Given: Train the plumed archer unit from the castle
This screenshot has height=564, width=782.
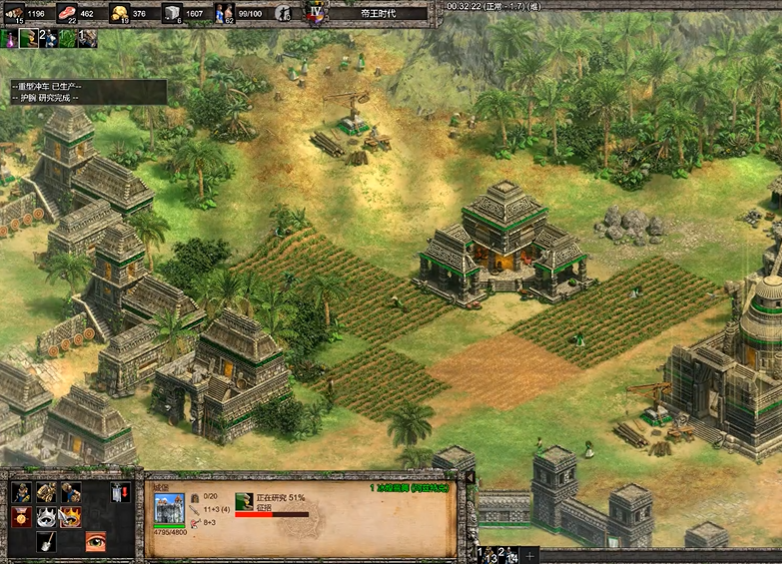Looking at the screenshot, I should pyautogui.click(x=22, y=493).
